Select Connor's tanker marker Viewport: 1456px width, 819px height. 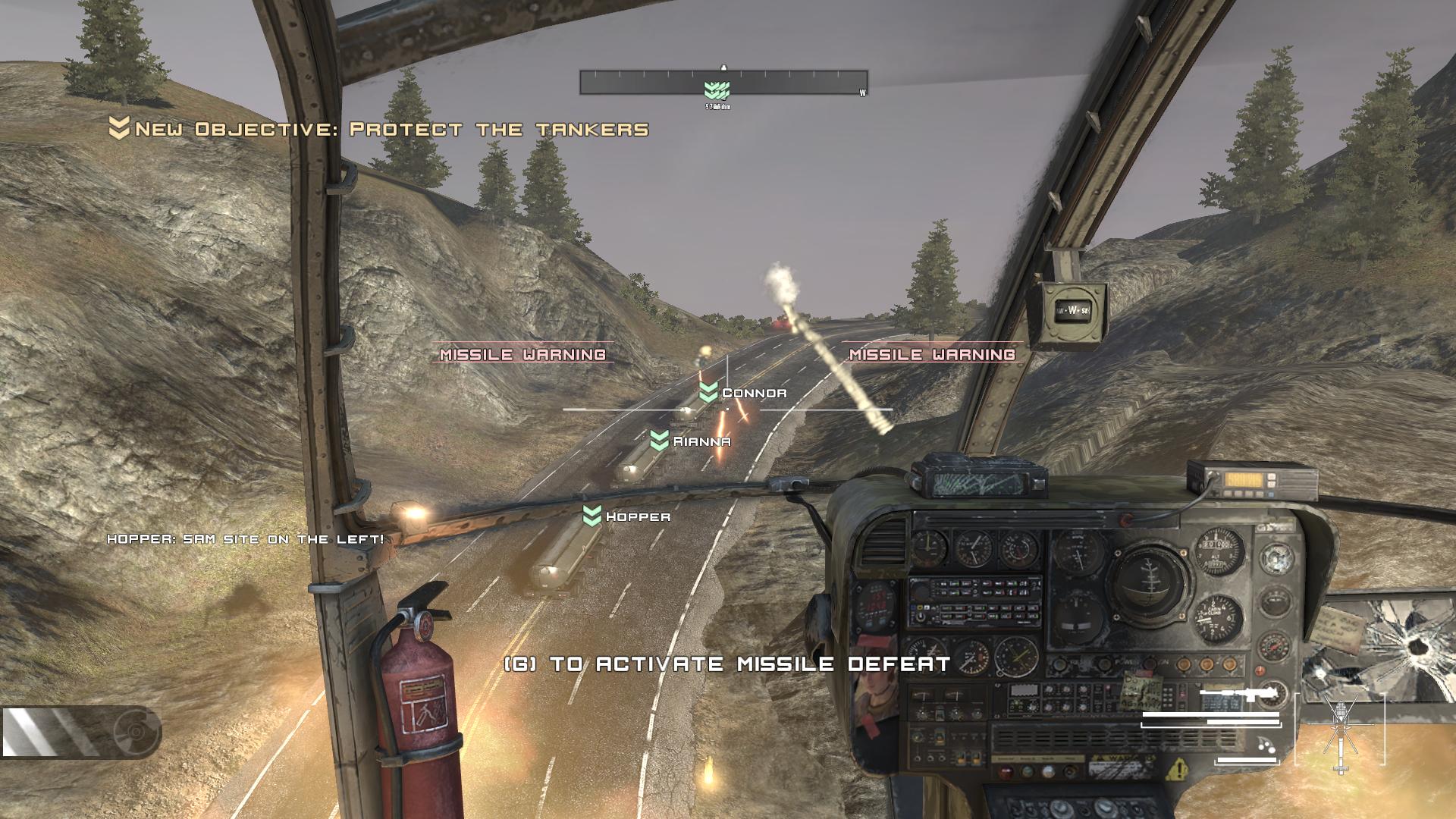[x=708, y=393]
